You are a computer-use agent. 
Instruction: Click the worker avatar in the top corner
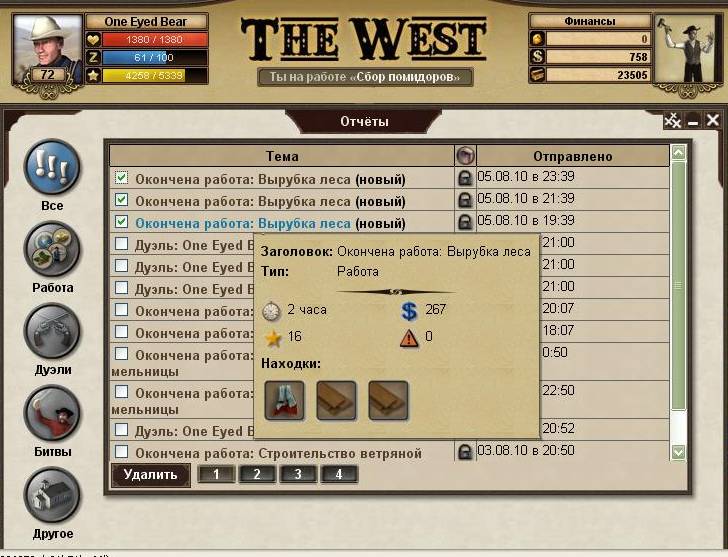click(x=689, y=47)
